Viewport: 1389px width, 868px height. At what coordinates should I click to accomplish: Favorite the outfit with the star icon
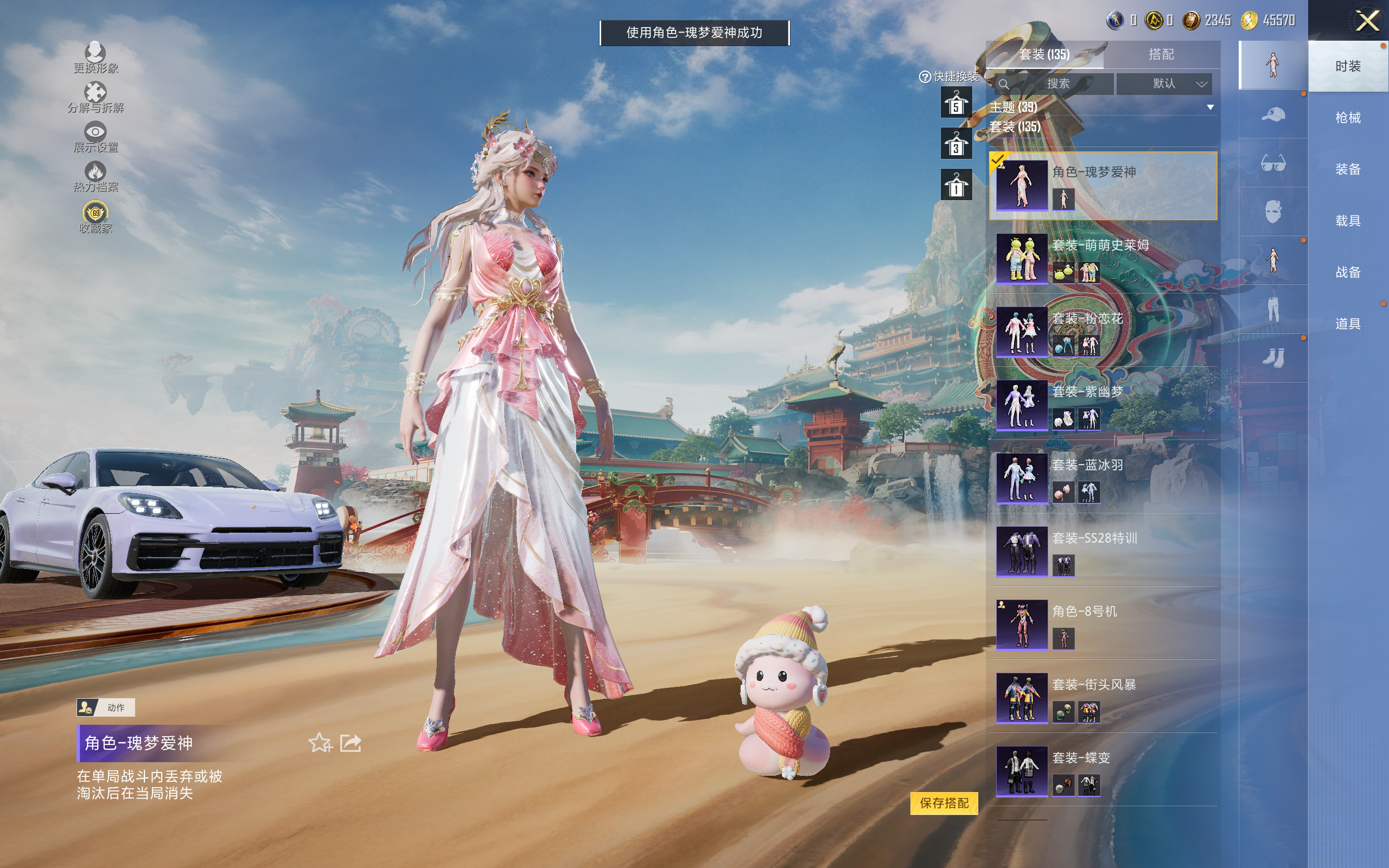coord(320,743)
